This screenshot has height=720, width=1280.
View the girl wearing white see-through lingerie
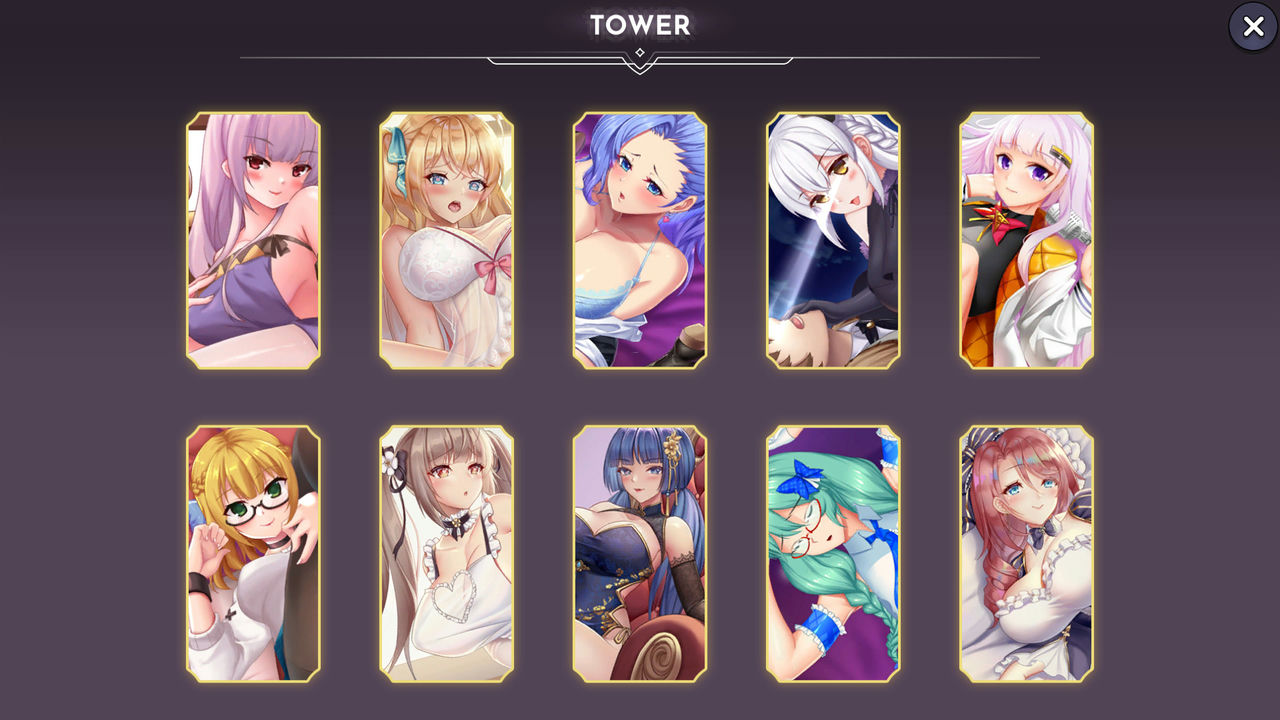446,238
